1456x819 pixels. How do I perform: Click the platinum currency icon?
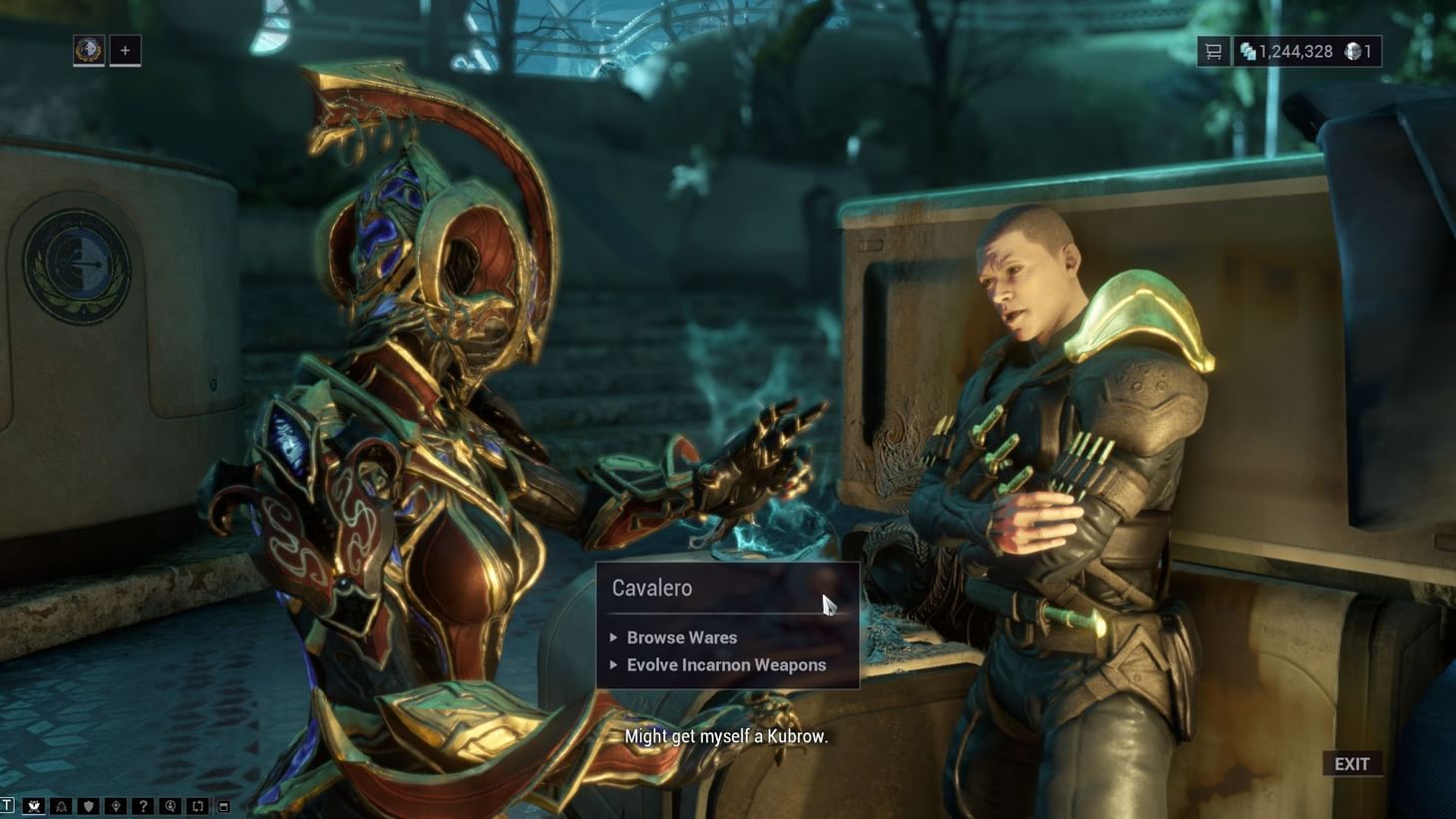[x=1353, y=50]
